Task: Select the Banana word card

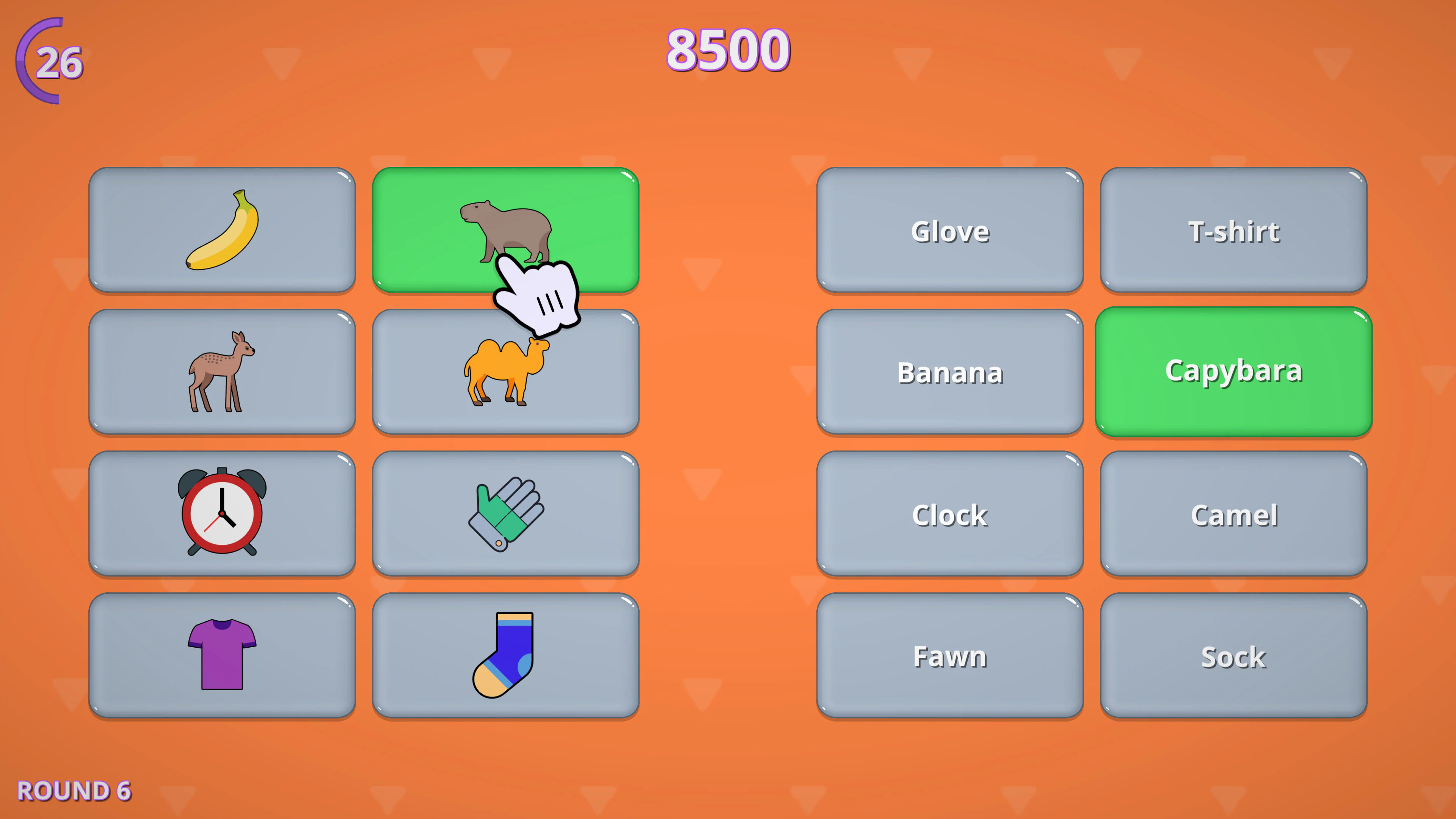Action: pyautogui.click(x=949, y=372)
